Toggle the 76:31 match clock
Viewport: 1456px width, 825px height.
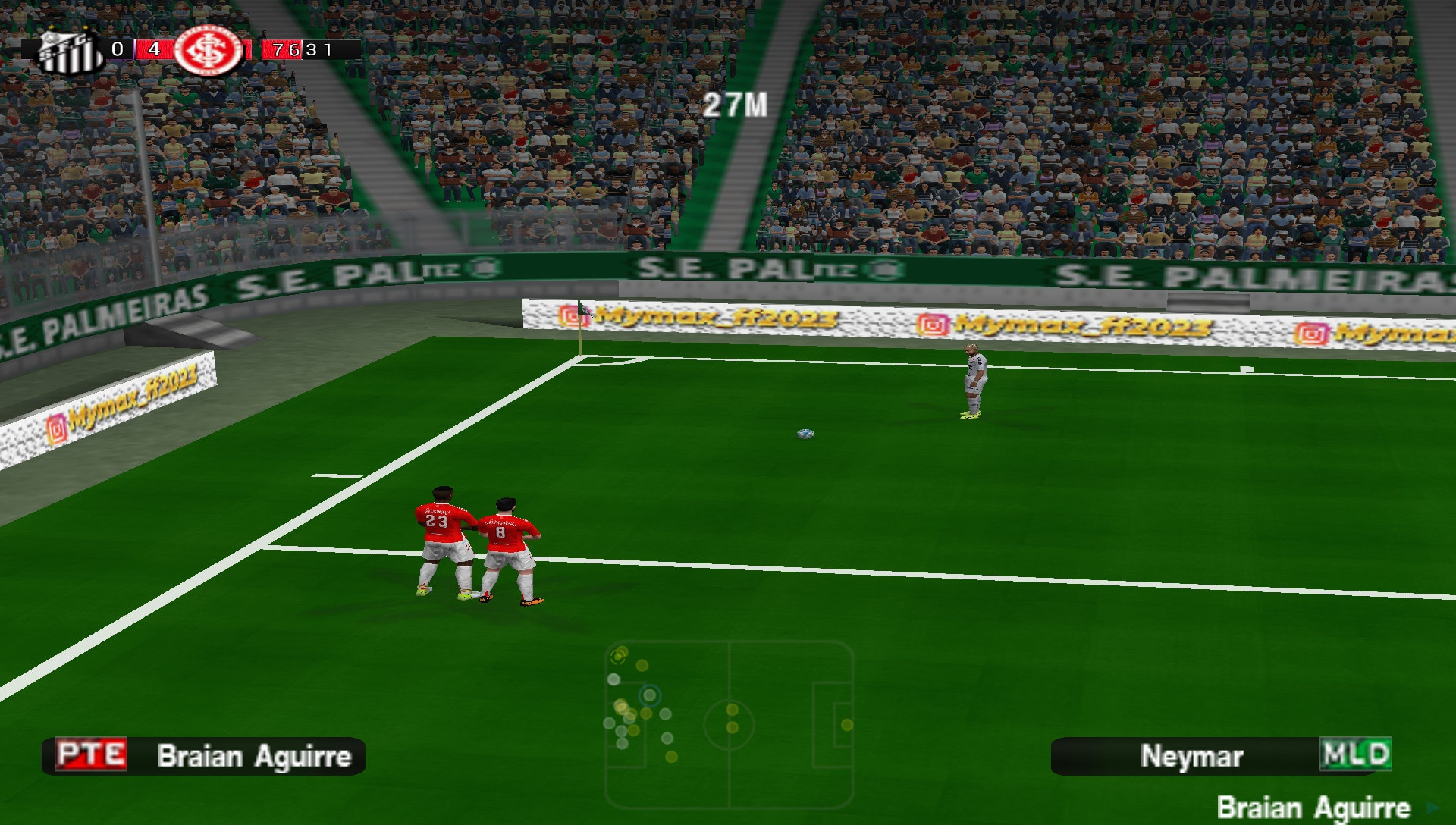tap(296, 52)
